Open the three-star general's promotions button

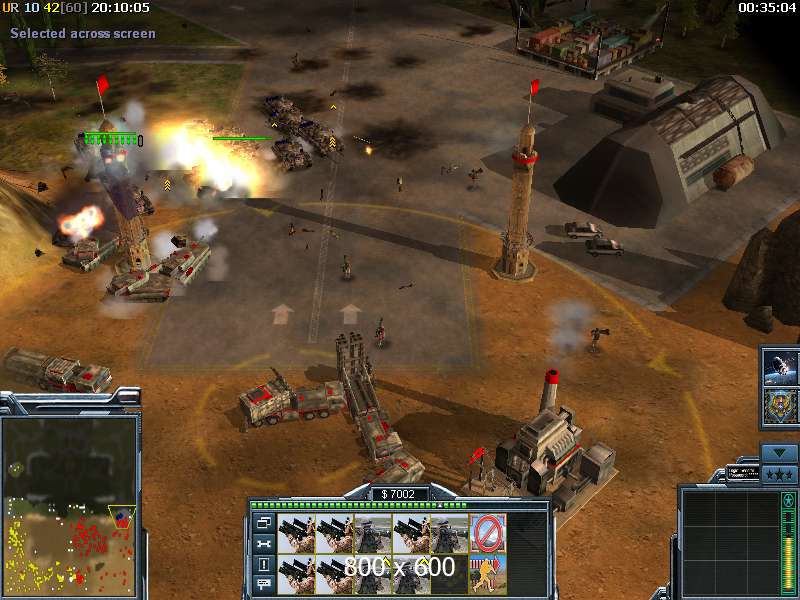(779, 474)
